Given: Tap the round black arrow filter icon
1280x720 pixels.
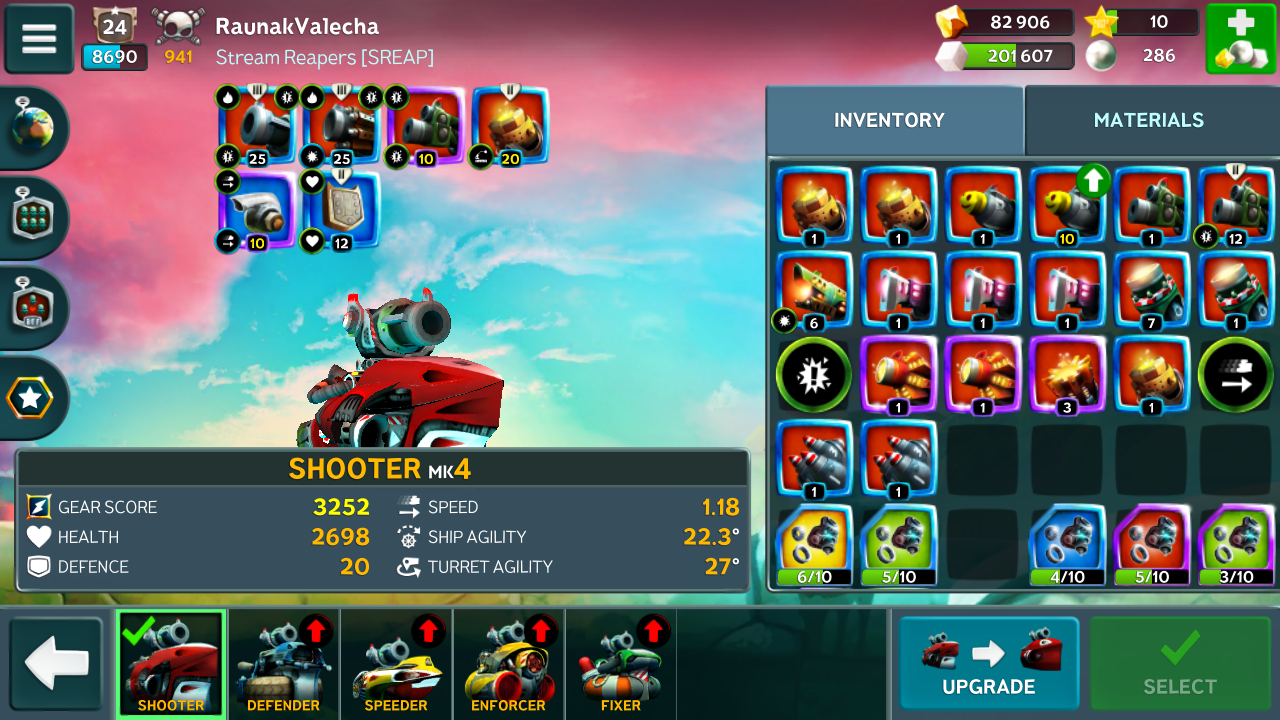Looking at the screenshot, I should point(1235,375).
